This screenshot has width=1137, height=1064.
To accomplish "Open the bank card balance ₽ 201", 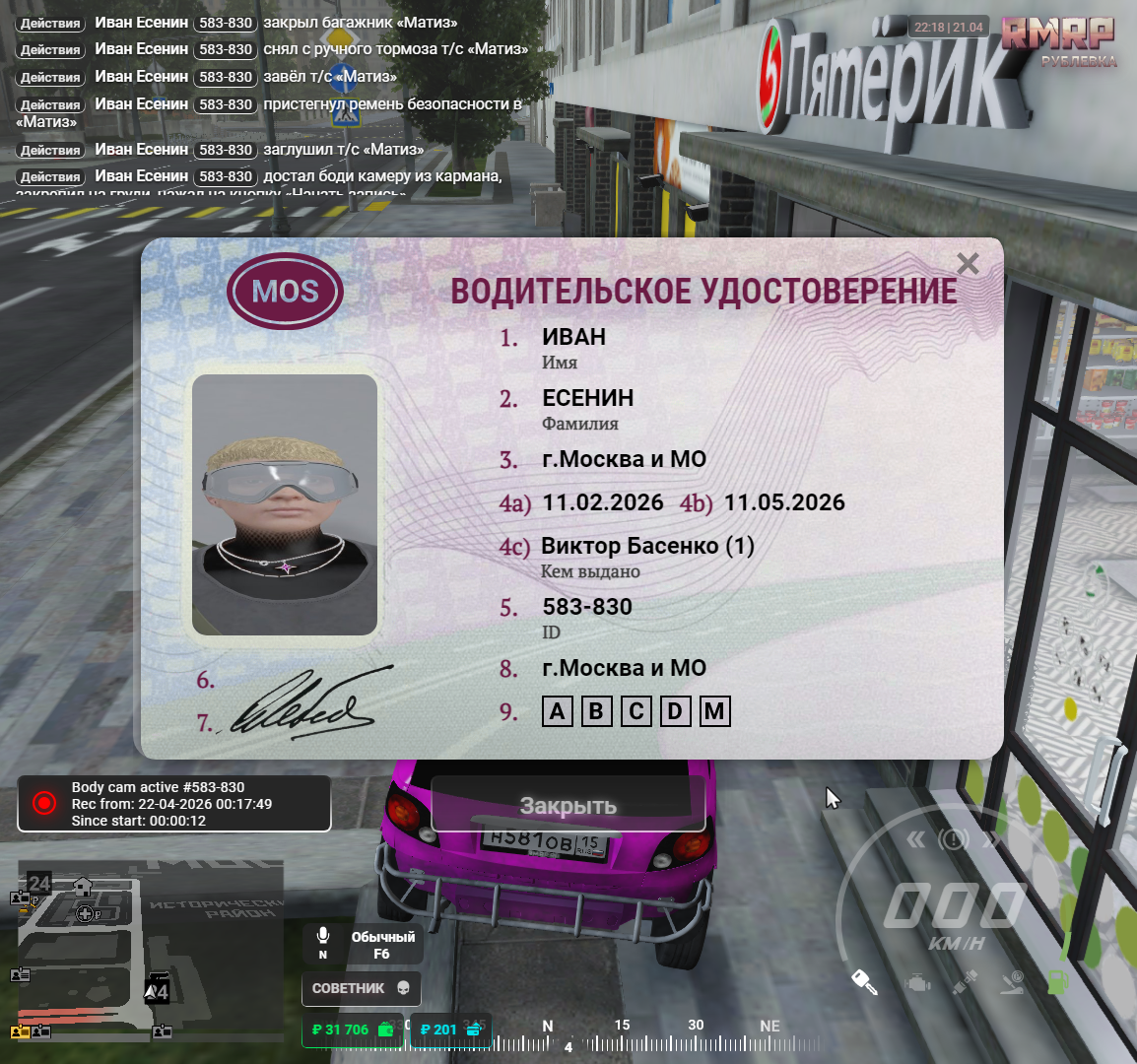I will point(448,1030).
